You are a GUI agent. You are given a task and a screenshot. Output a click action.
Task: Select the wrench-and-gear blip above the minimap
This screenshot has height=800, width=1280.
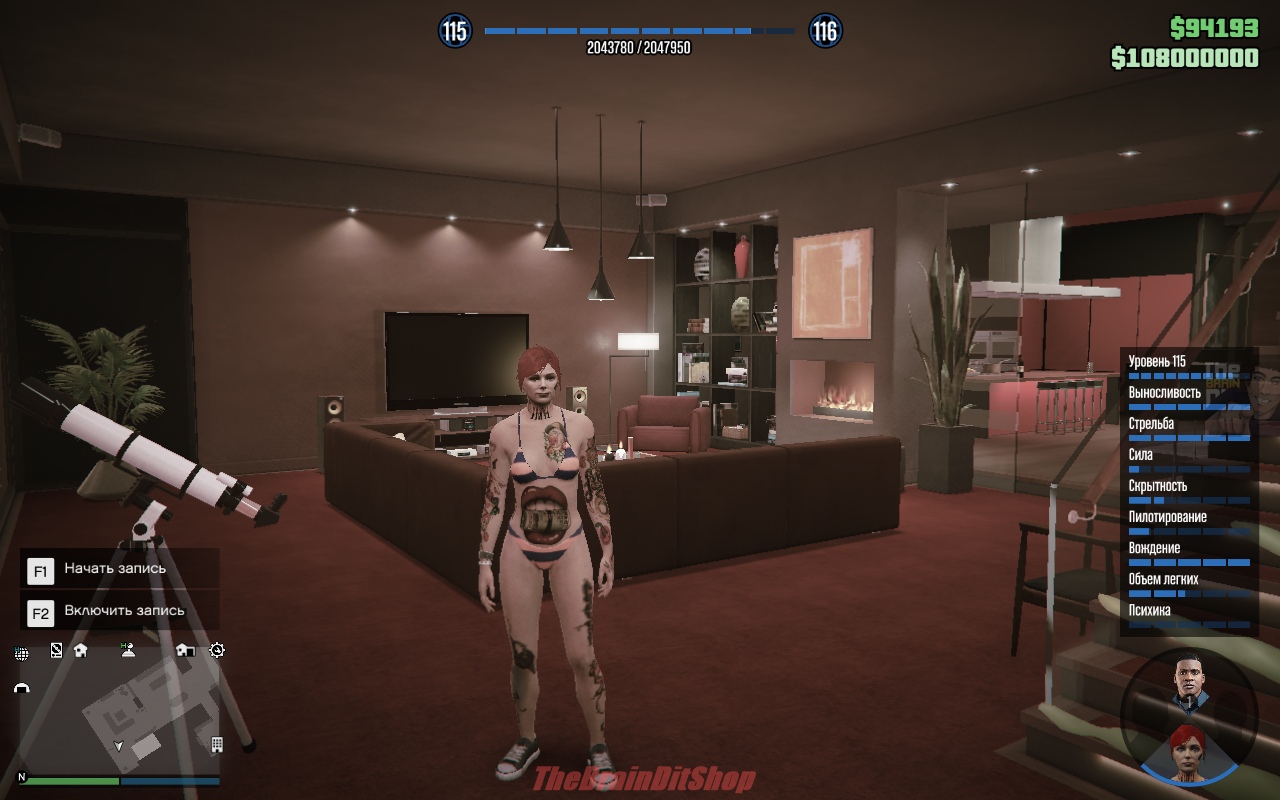tap(218, 650)
